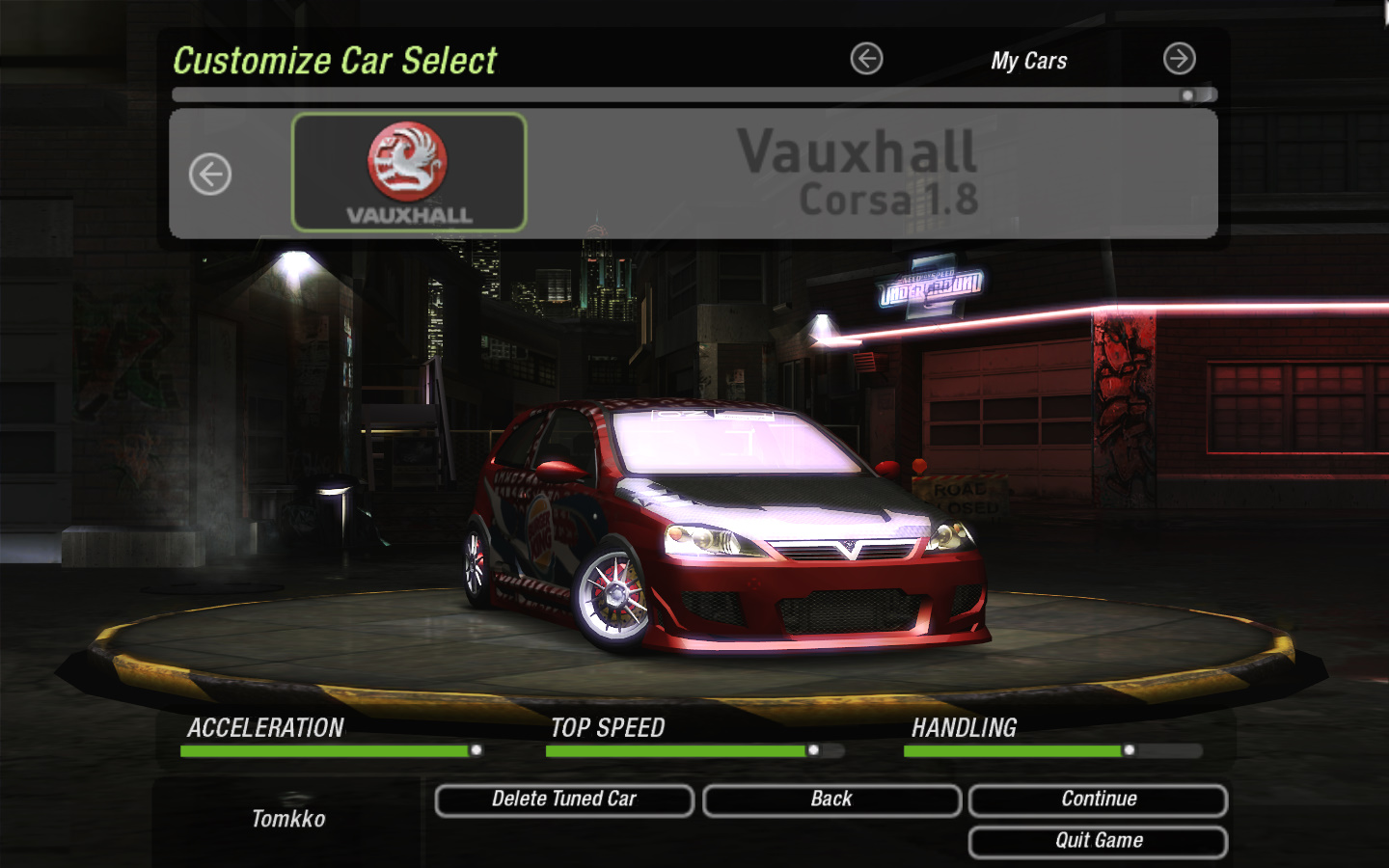Delete the tuned car
The height and width of the screenshot is (868, 1389).
point(564,800)
